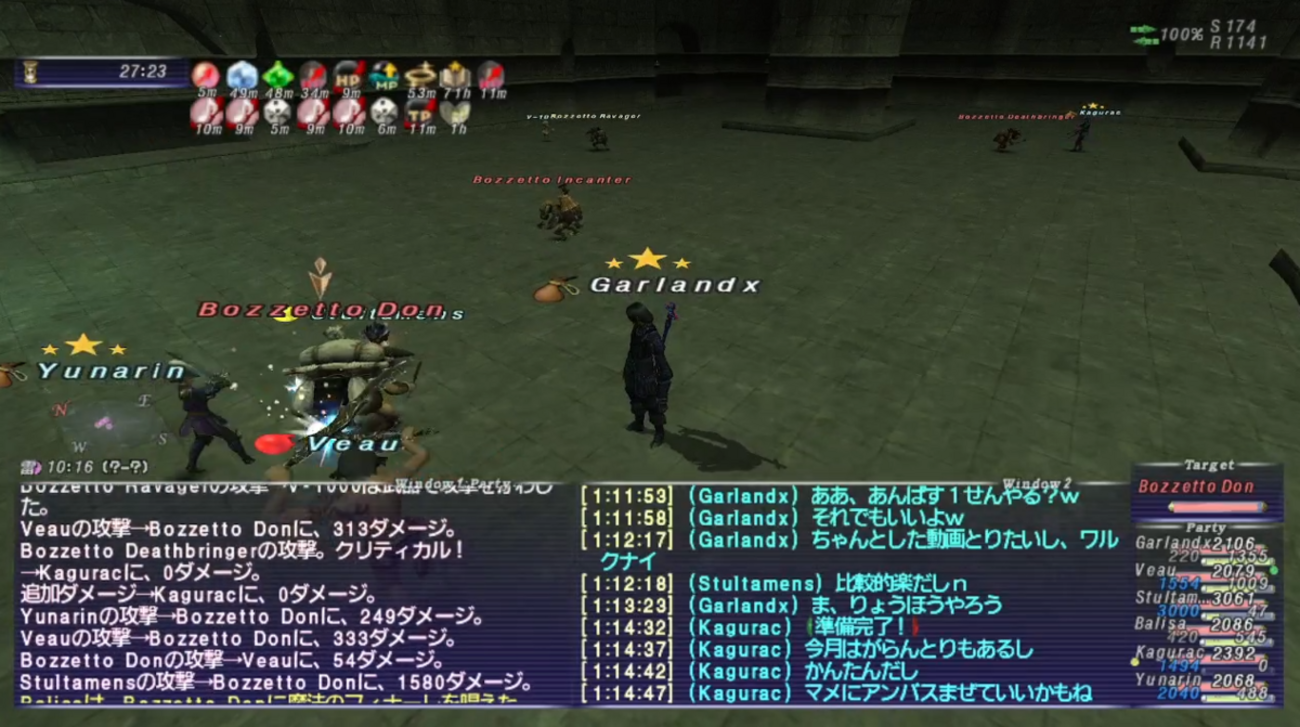This screenshot has height=727, width=1300.
Task: Select the book-with-star buff icon showing 71h
Action: 453,74
